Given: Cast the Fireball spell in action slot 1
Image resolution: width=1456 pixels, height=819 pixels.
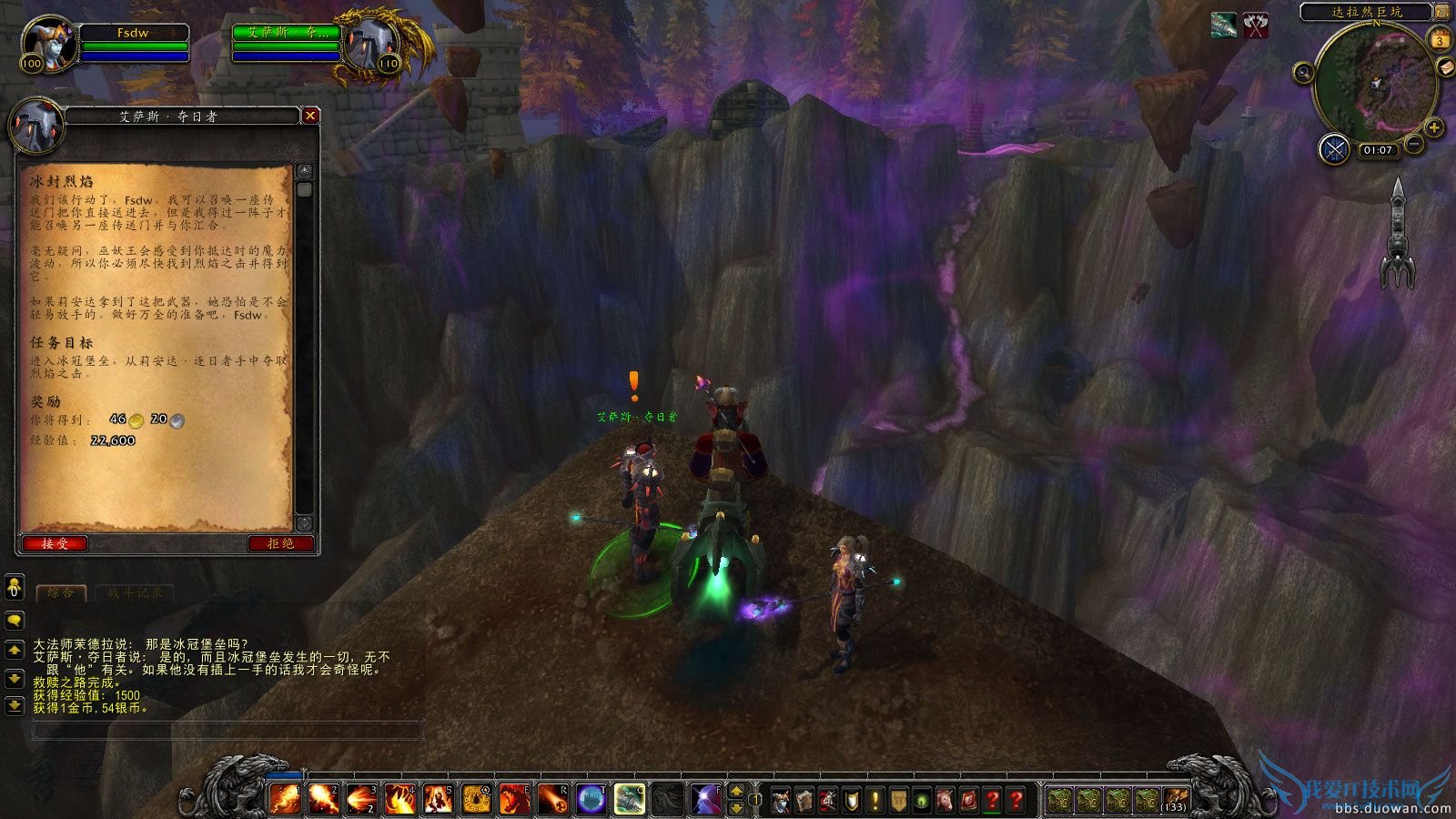Looking at the screenshot, I should (x=287, y=796).
